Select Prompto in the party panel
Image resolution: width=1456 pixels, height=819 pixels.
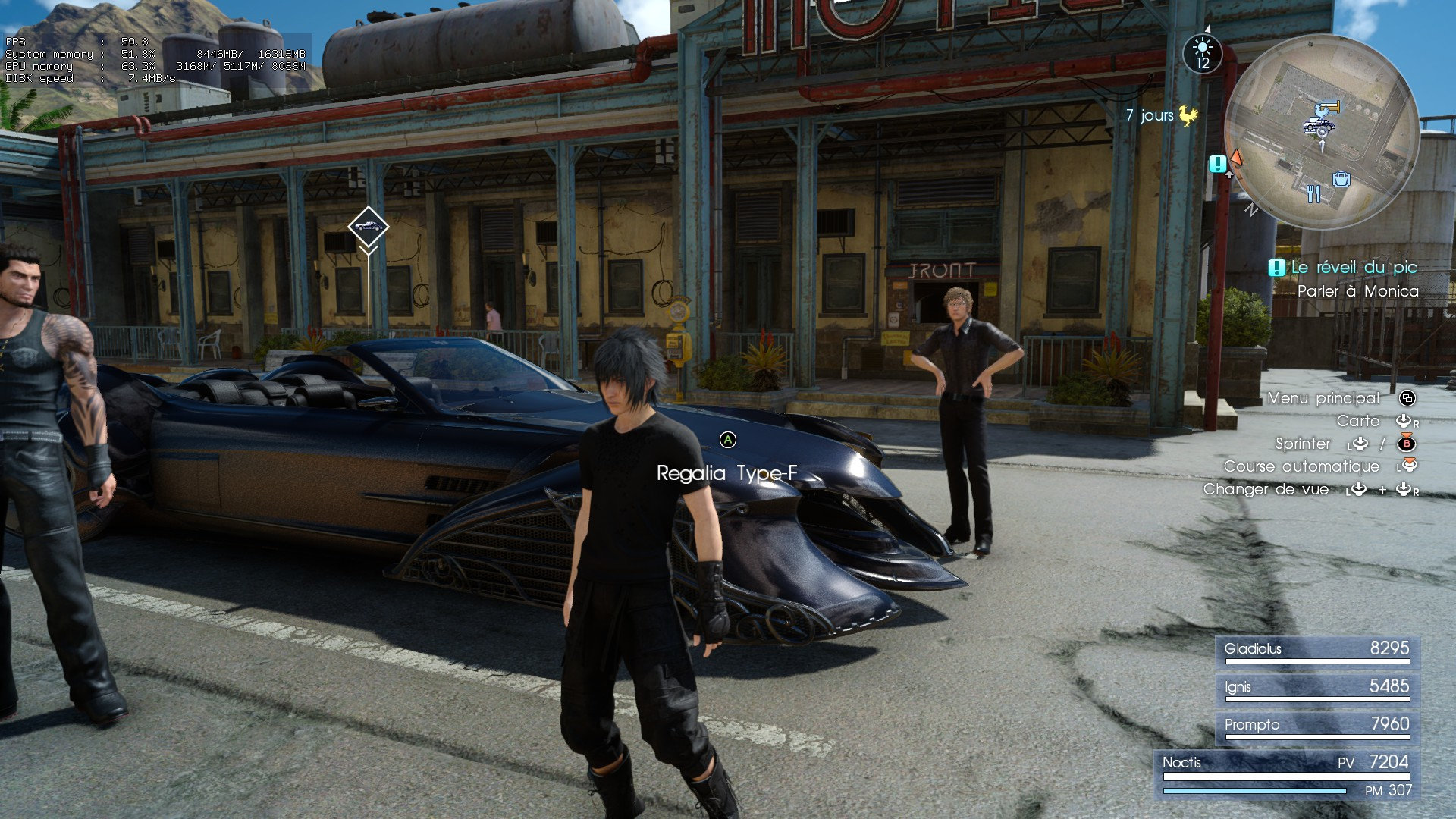coord(1316,726)
